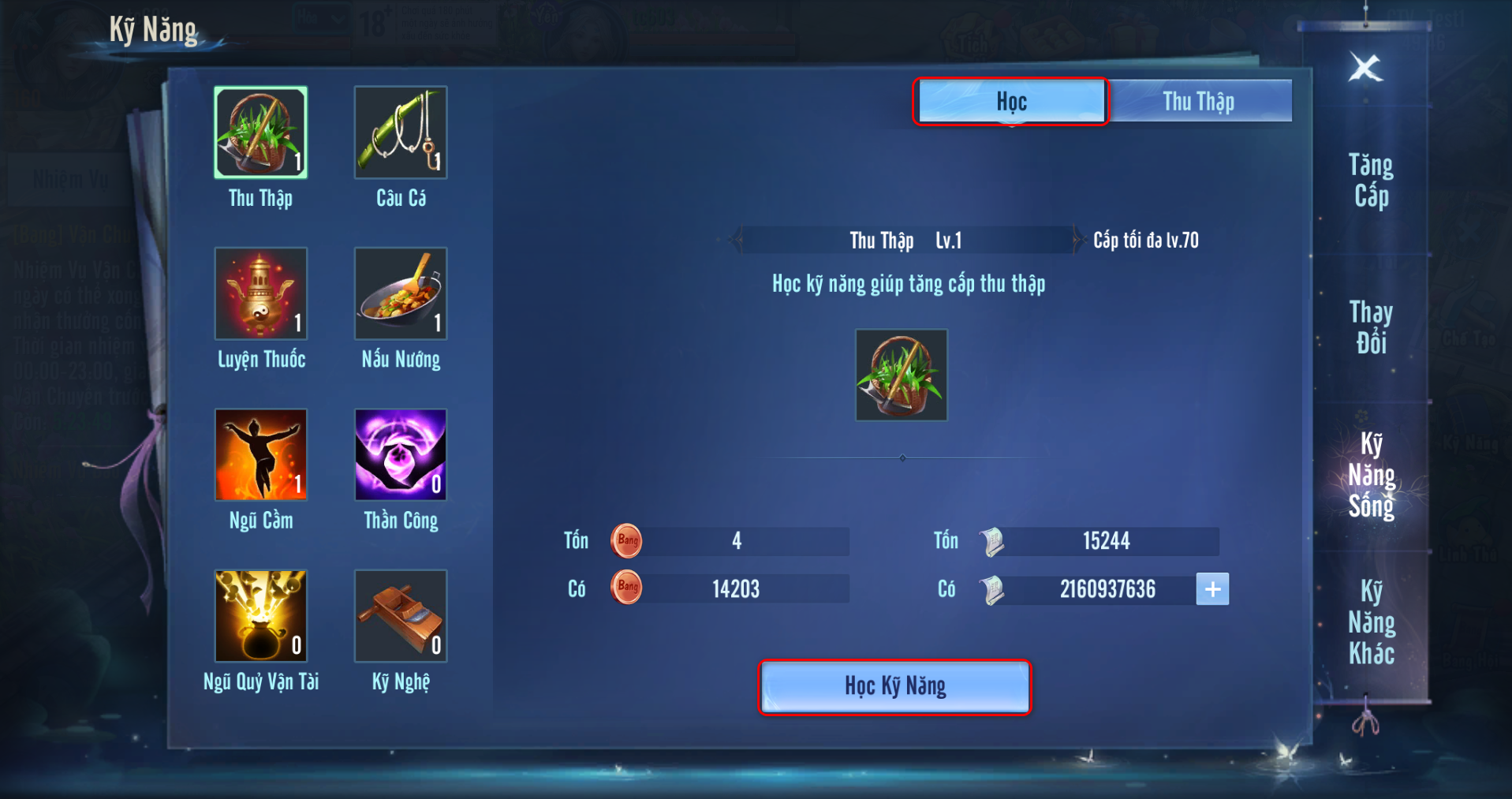1512x799 pixels.
Task: Click the Học Kỹ Năng button
Action: point(895,687)
